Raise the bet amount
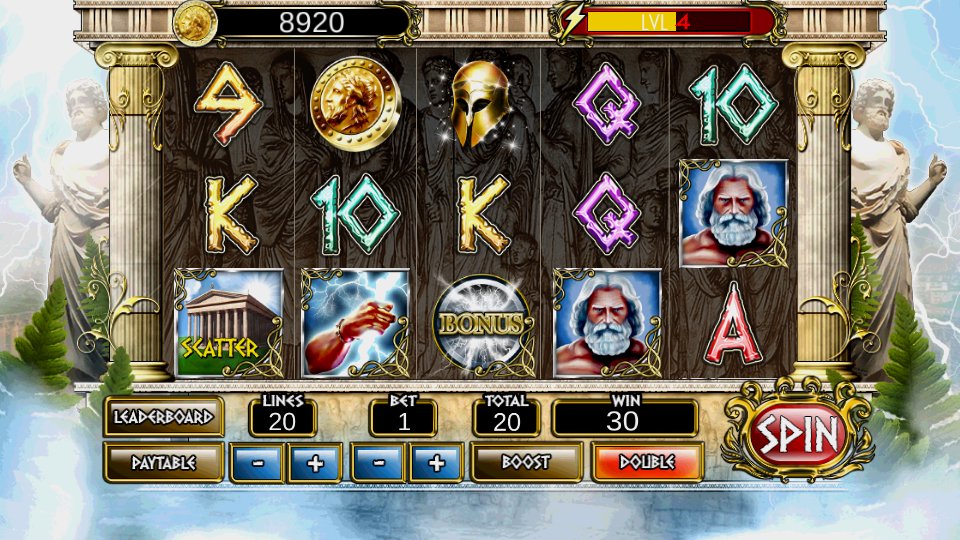Viewport: 960px width, 540px height. [x=436, y=463]
